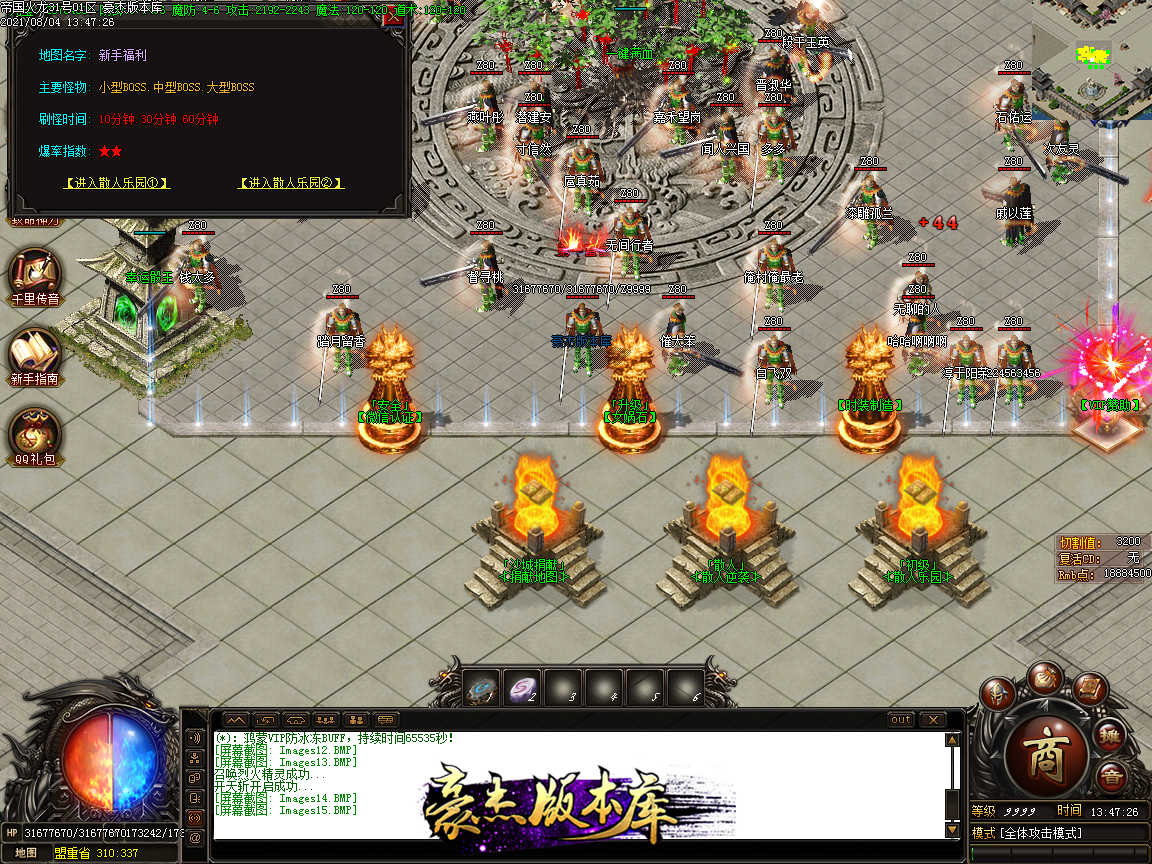This screenshot has height=864, width=1152.
Task: Click the 摊 stall button
Action: coord(1111,737)
